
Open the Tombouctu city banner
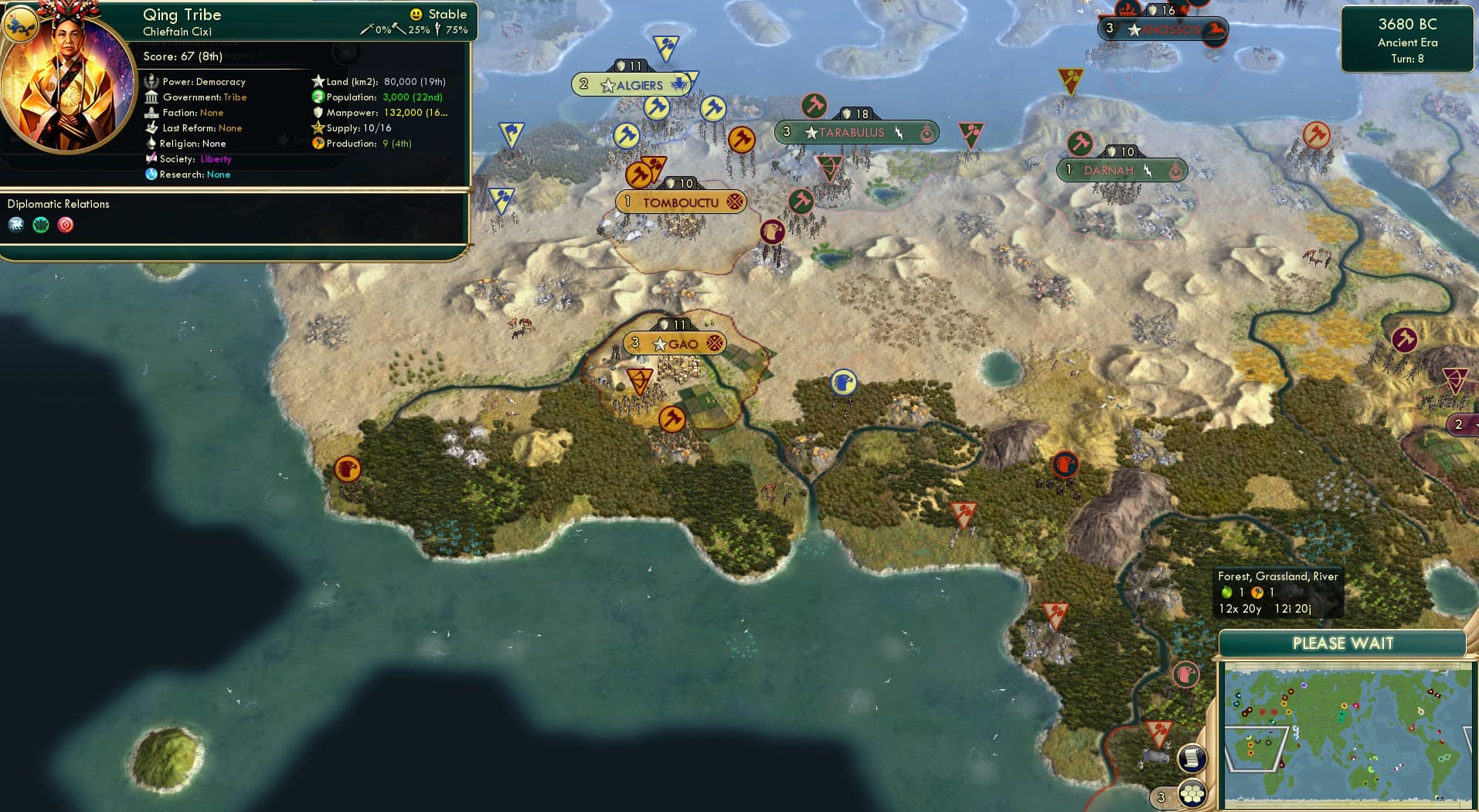click(x=681, y=201)
